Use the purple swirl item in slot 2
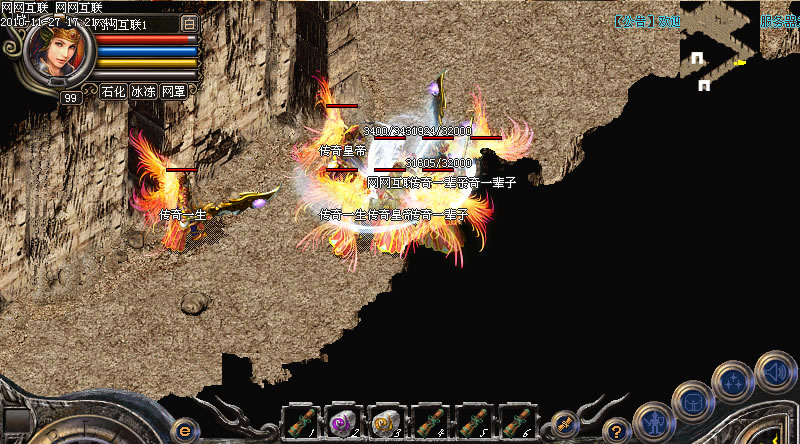 (x=343, y=420)
